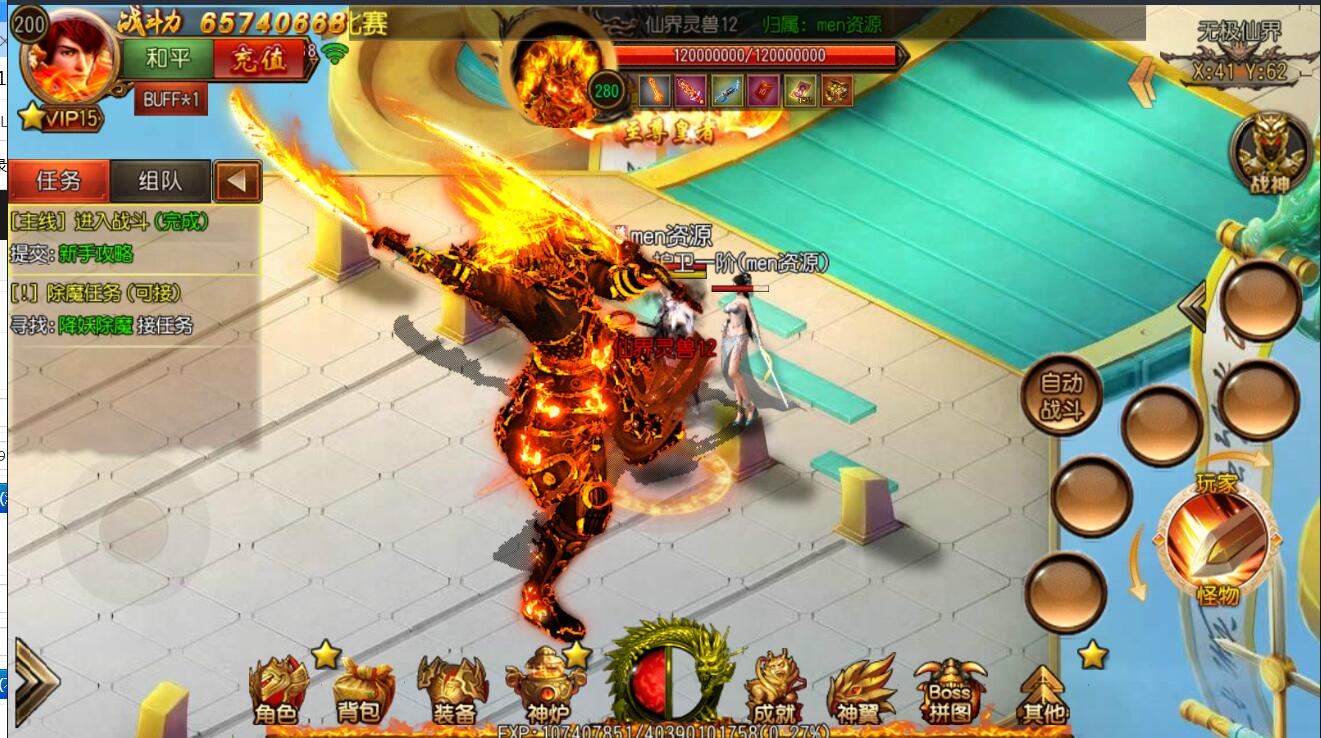Select the 主线 进入战斗 main quest entry
Image resolution: width=1321 pixels, height=738 pixels.
pyautogui.click(x=110, y=221)
